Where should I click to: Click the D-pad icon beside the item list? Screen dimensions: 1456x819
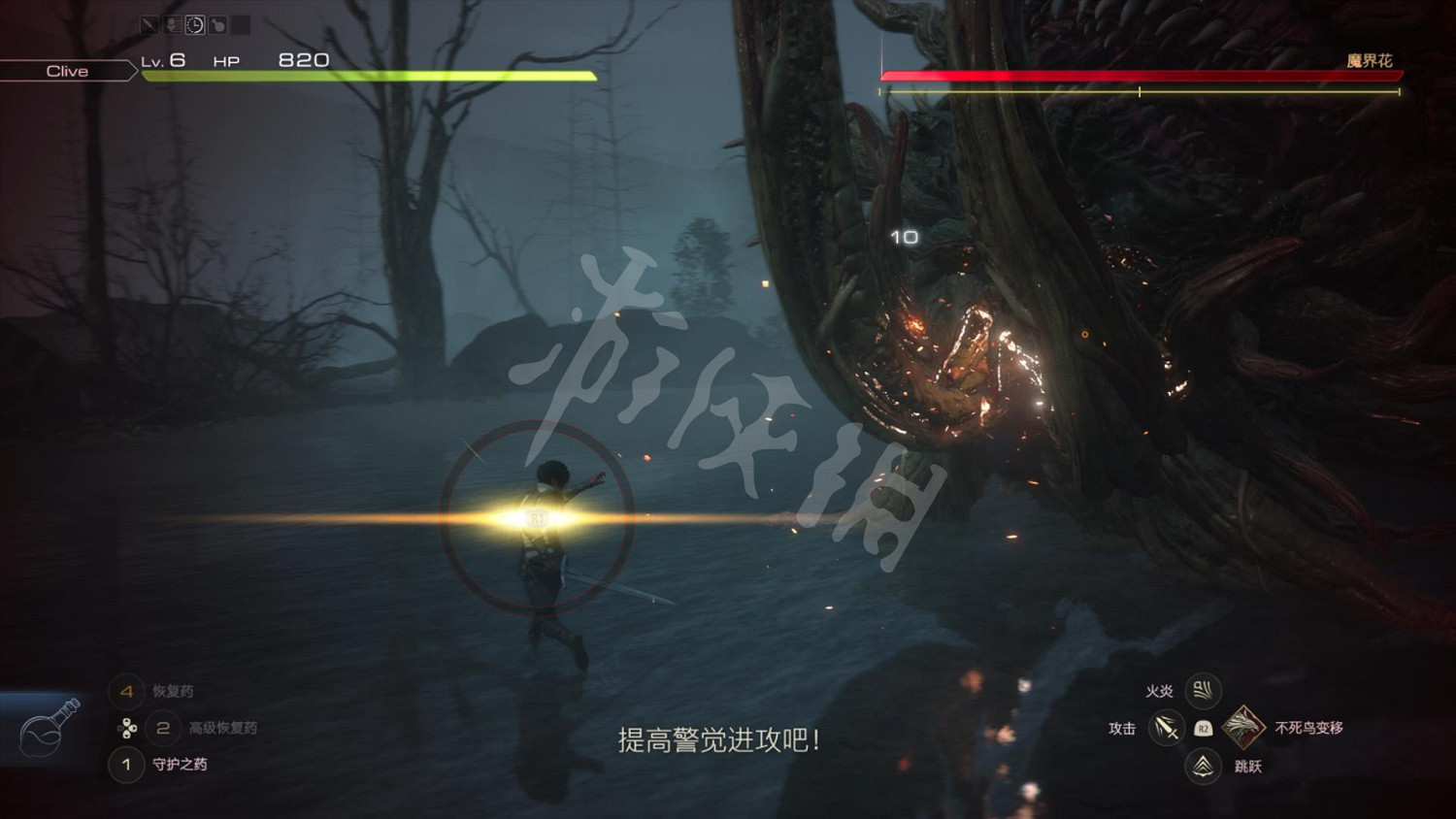[126, 729]
